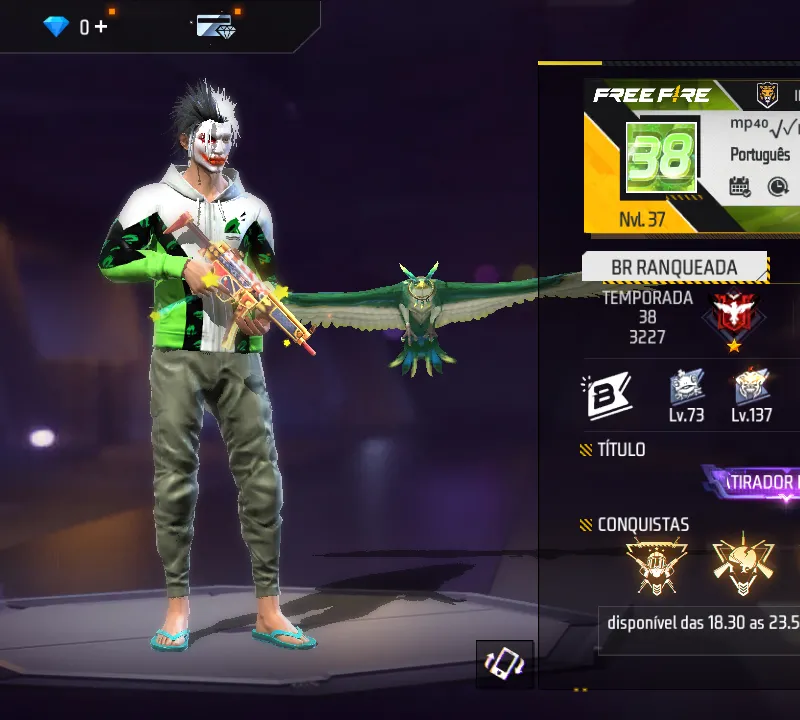
Task: View the cracked skull achievement badge
Action: 744,565
